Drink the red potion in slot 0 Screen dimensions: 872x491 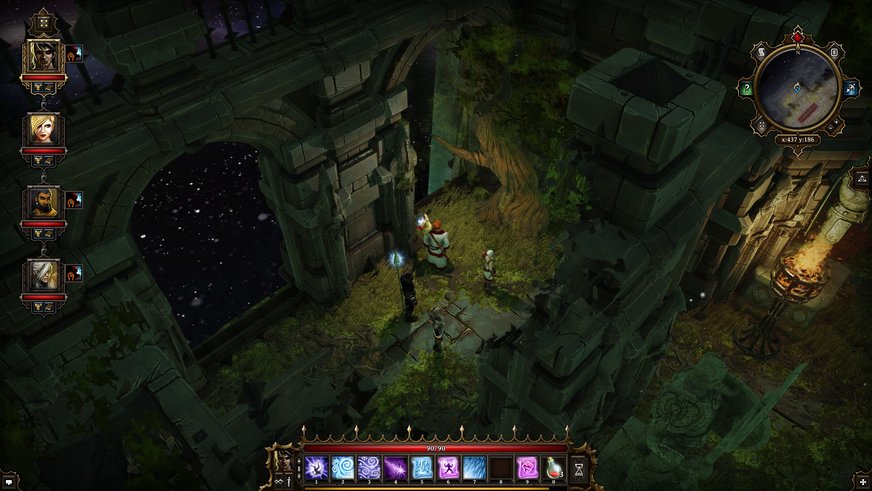point(552,467)
